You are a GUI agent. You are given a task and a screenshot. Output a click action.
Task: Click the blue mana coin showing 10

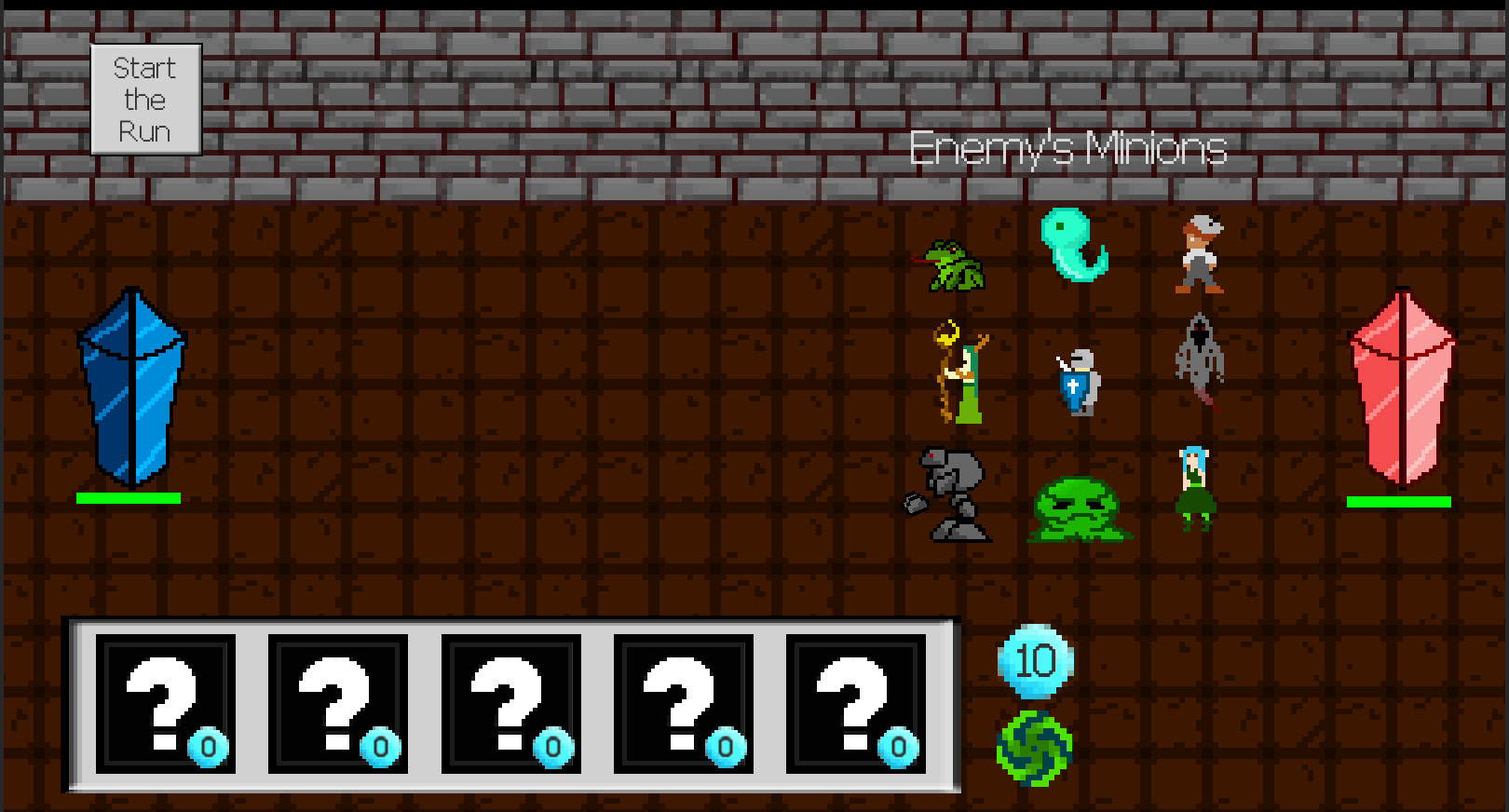(1037, 663)
